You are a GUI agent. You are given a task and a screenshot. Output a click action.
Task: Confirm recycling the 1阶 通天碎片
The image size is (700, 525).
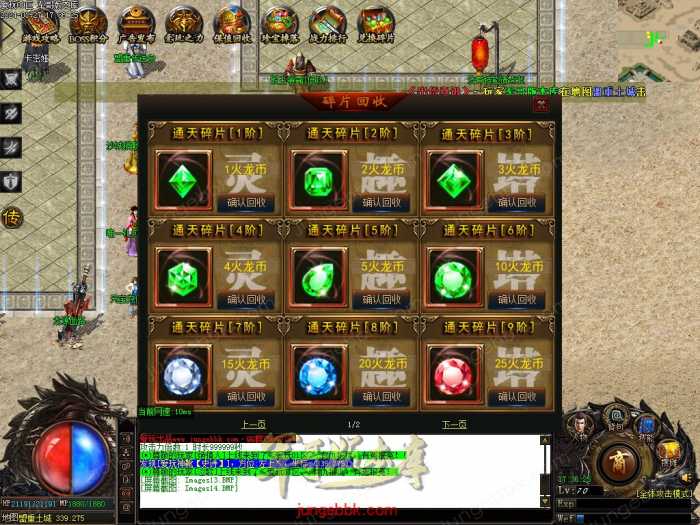click(x=245, y=204)
